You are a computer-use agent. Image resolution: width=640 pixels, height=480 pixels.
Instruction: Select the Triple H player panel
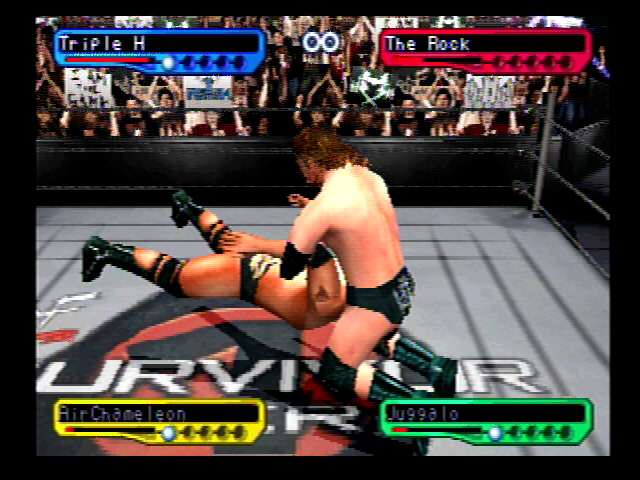click(160, 51)
